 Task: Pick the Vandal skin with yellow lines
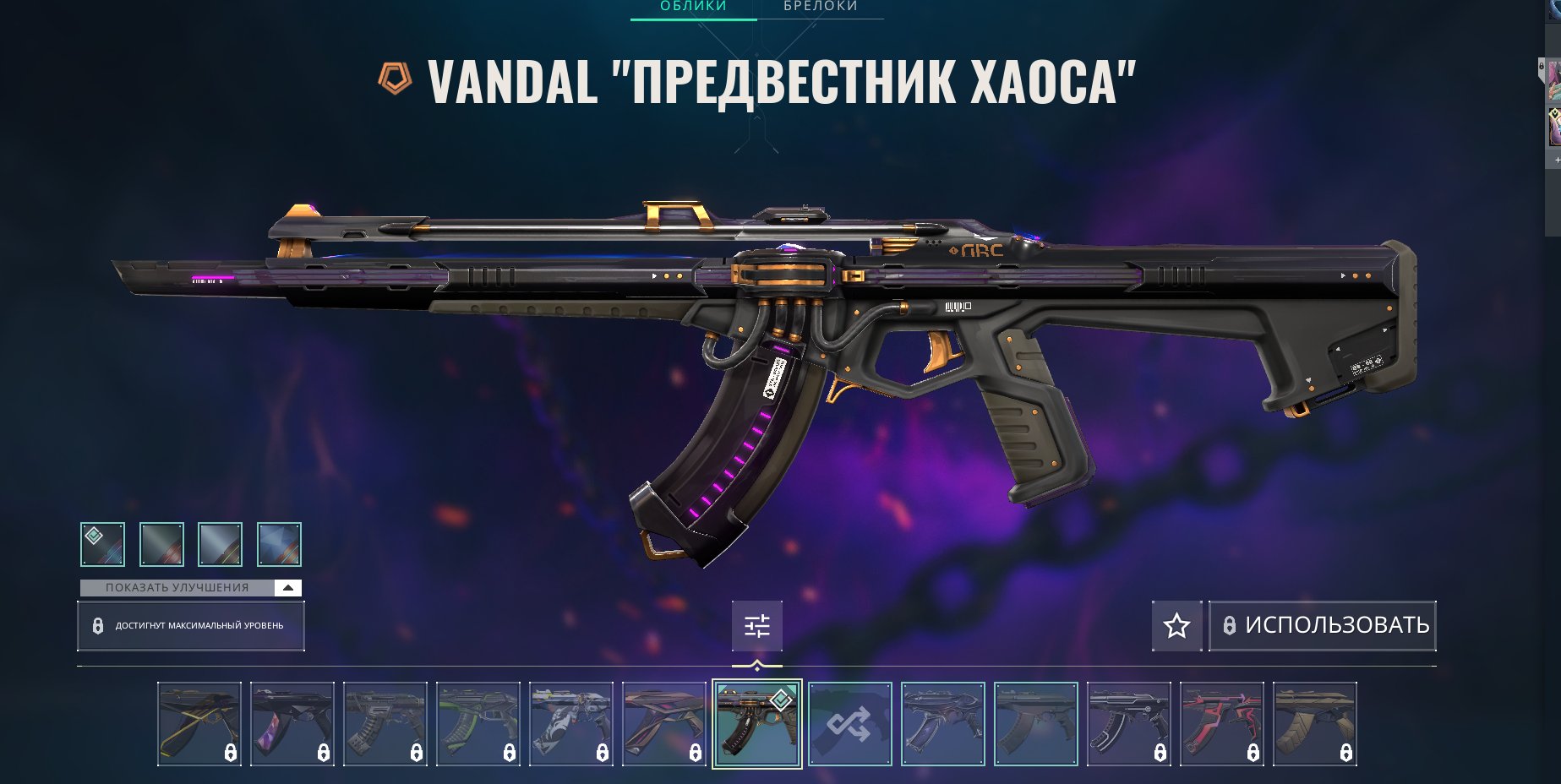199,724
